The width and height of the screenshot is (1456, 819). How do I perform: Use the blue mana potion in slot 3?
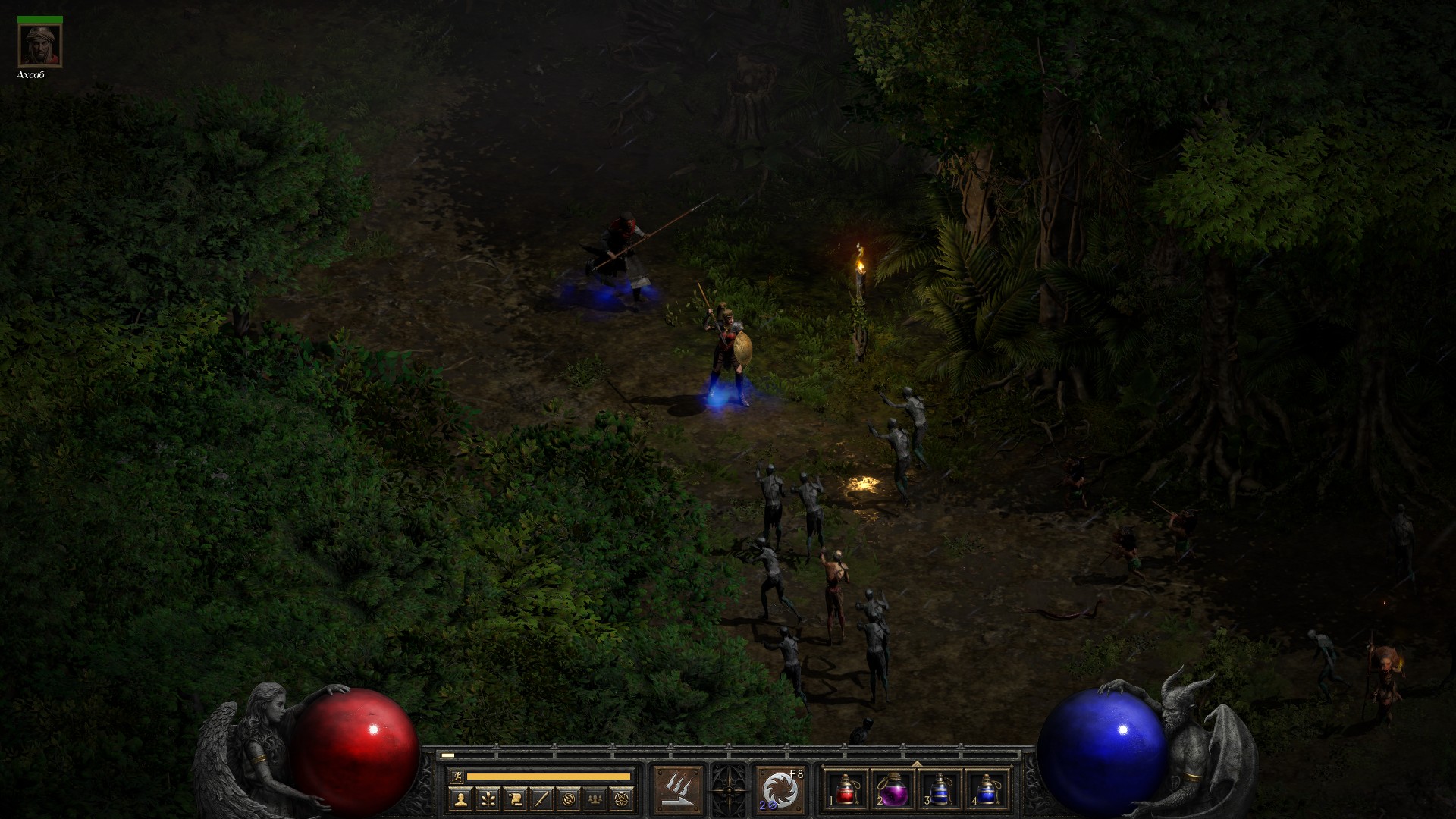pyautogui.click(x=939, y=789)
